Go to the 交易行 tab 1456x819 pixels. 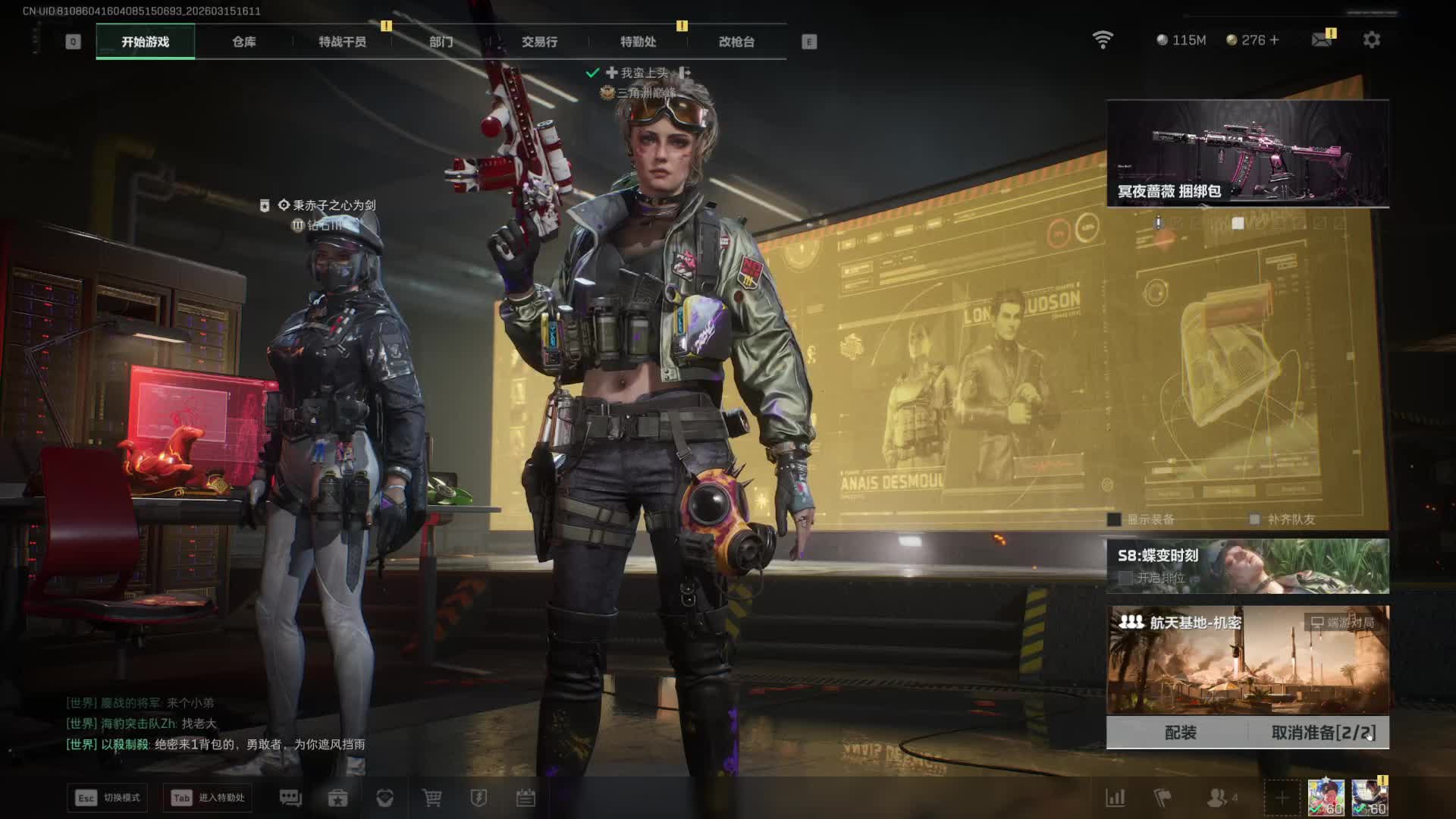point(539,42)
